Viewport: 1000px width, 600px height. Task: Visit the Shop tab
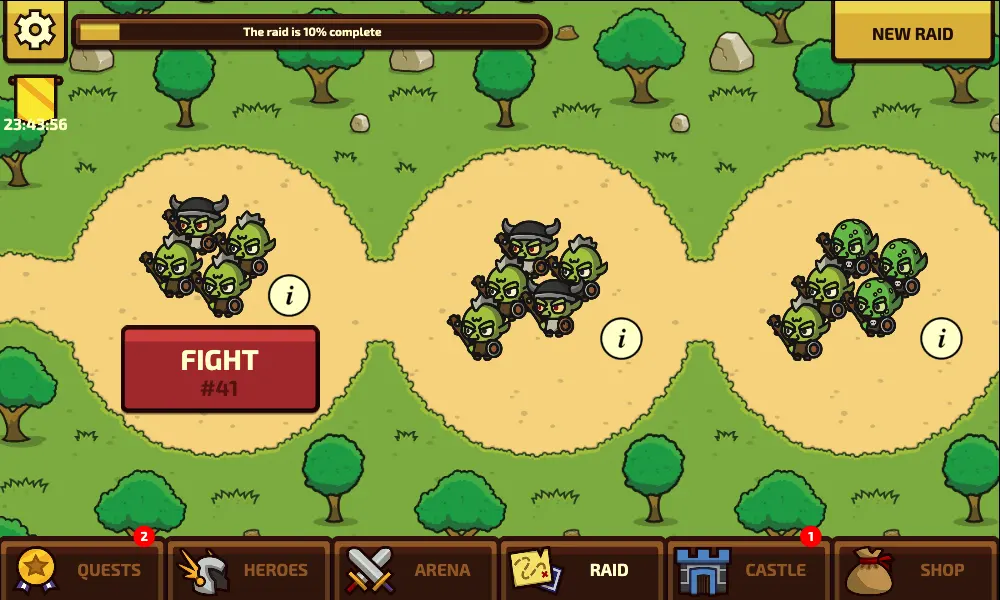pyautogui.click(x=915, y=570)
